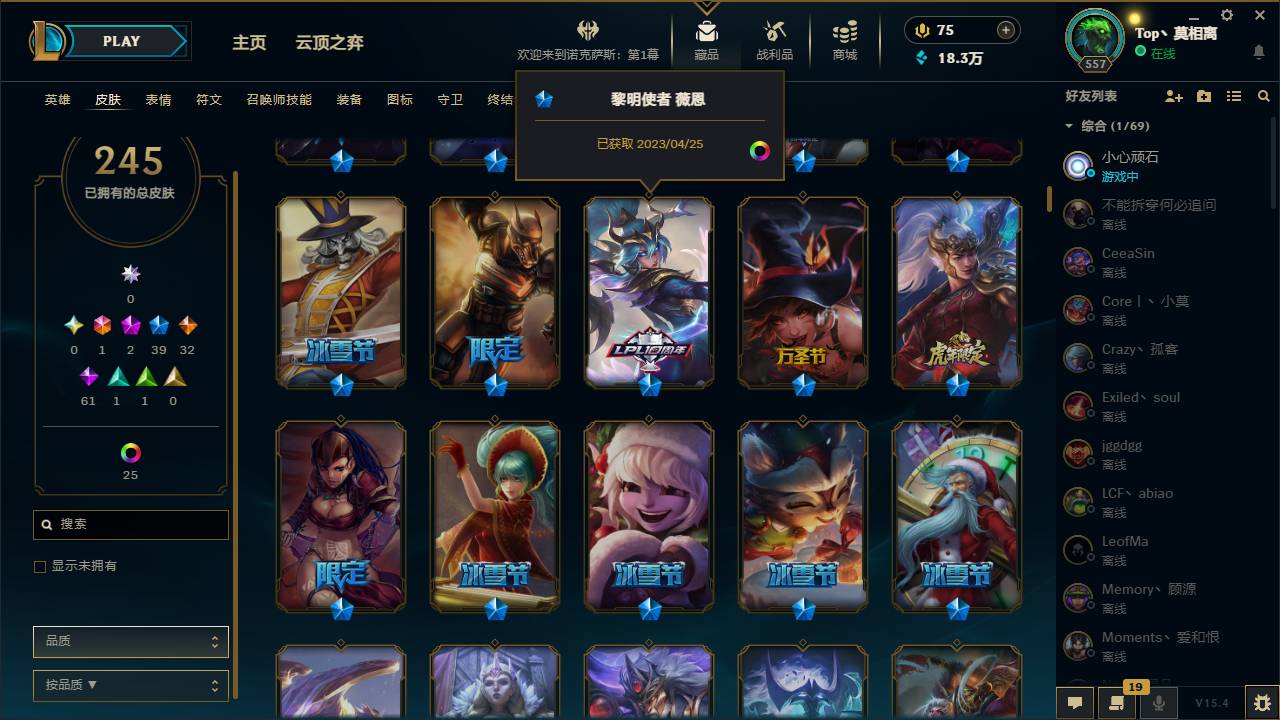Click the create friend group folder icon
1280x720 pixels.
pos(1203,95)
